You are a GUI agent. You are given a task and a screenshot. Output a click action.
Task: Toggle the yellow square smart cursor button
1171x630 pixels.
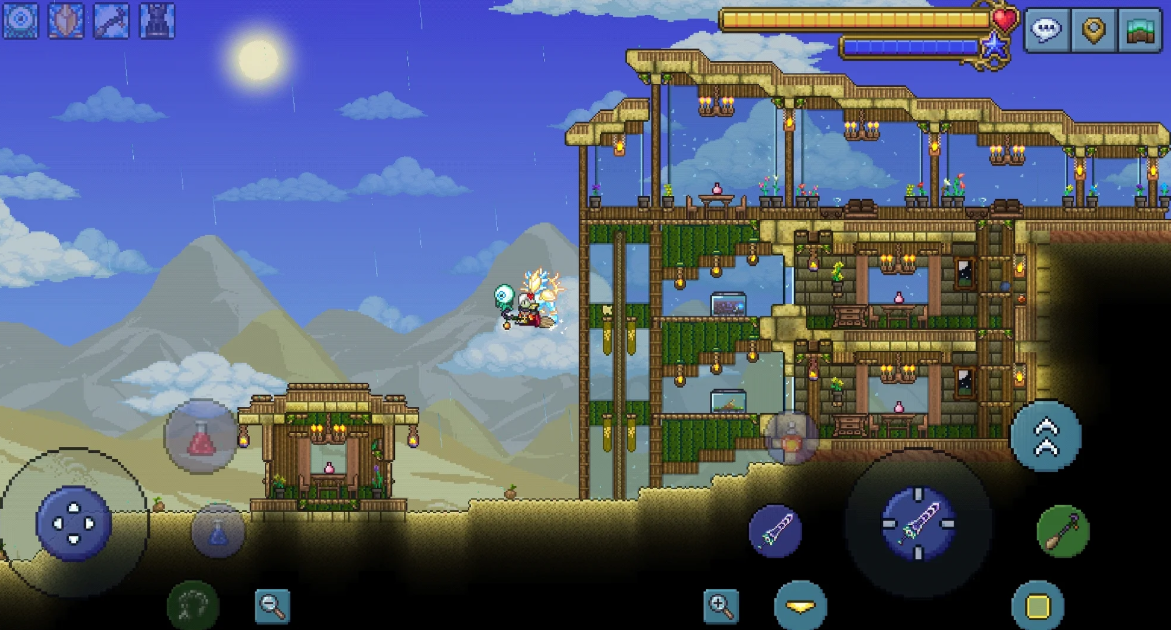[1038, 606]
